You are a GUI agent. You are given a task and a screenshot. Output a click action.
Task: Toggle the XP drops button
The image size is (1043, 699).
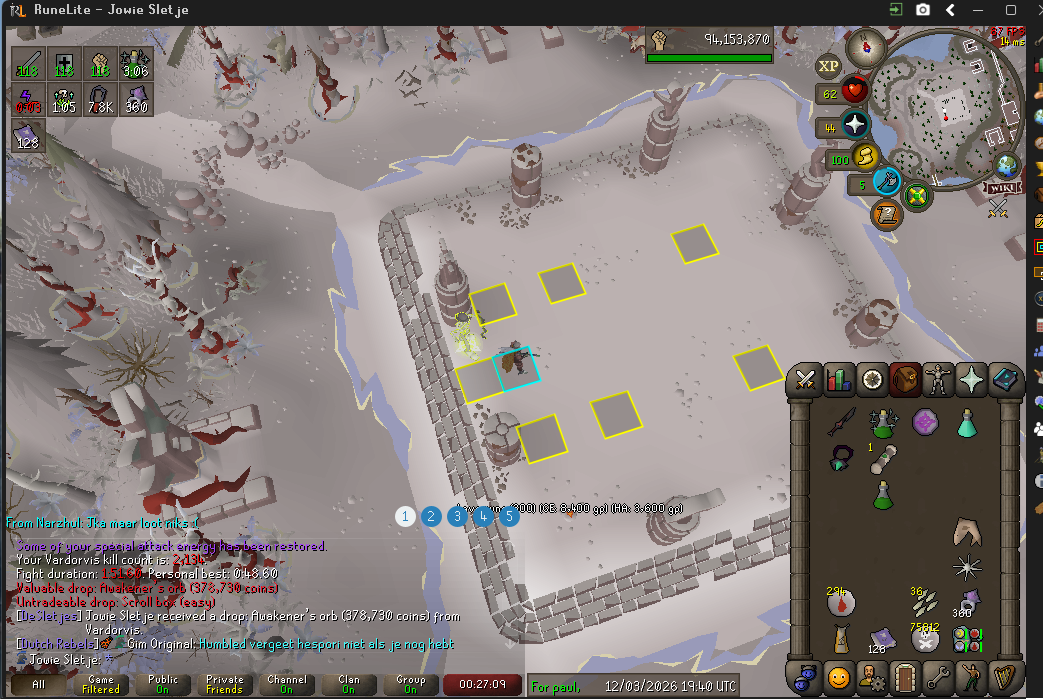point(829,67)
